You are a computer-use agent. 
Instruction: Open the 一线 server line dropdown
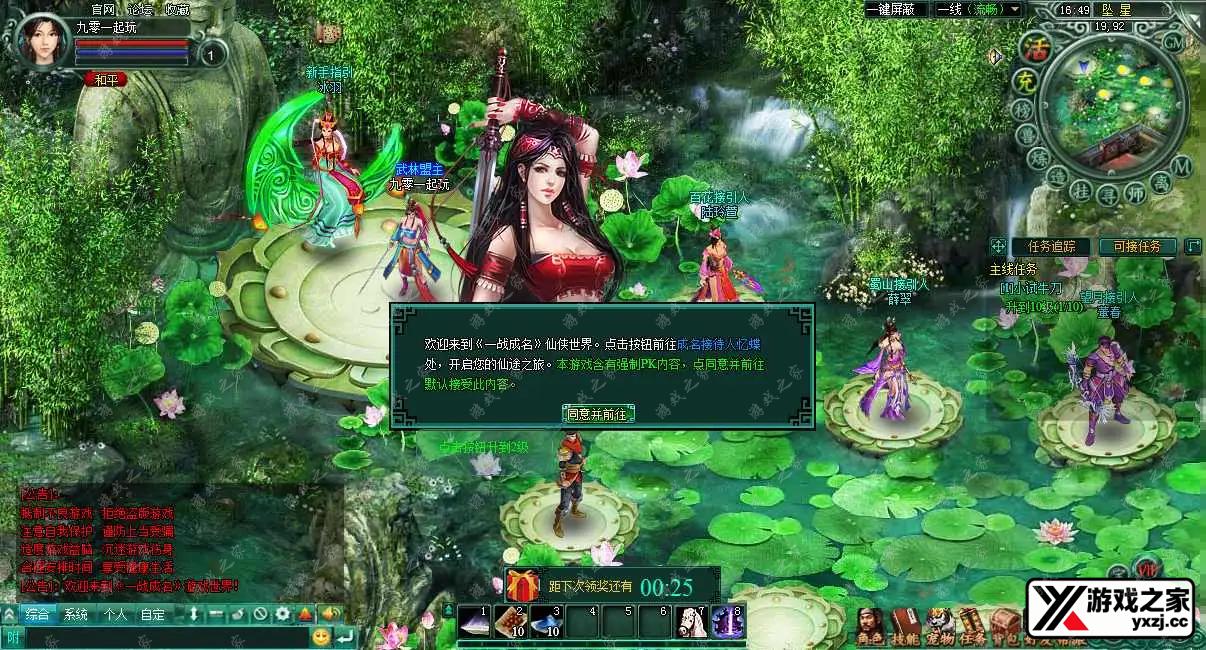[x=977, y=9]
